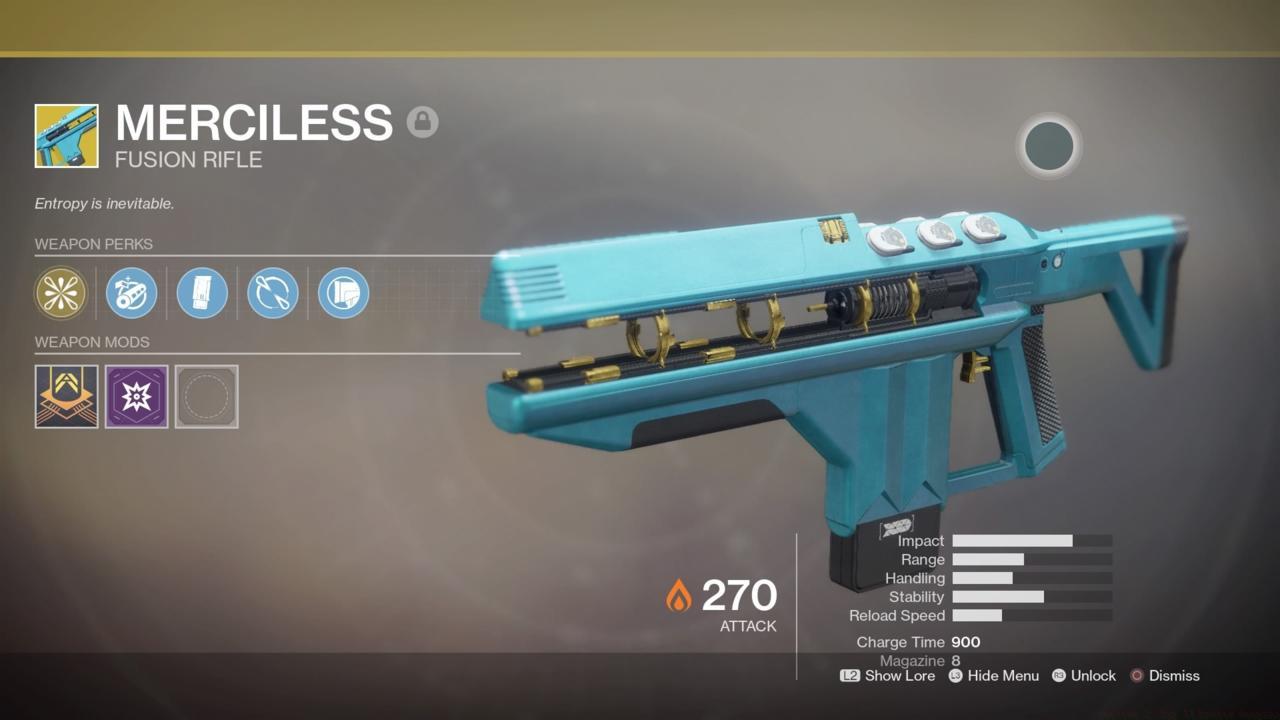This screenshot has width=1280, height=720.
Task: Select the empty third mod slot
Action: pos(206,396)
